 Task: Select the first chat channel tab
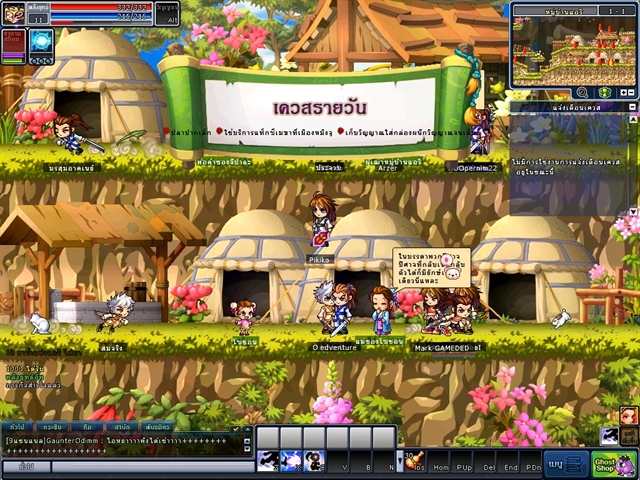[16, 428]
